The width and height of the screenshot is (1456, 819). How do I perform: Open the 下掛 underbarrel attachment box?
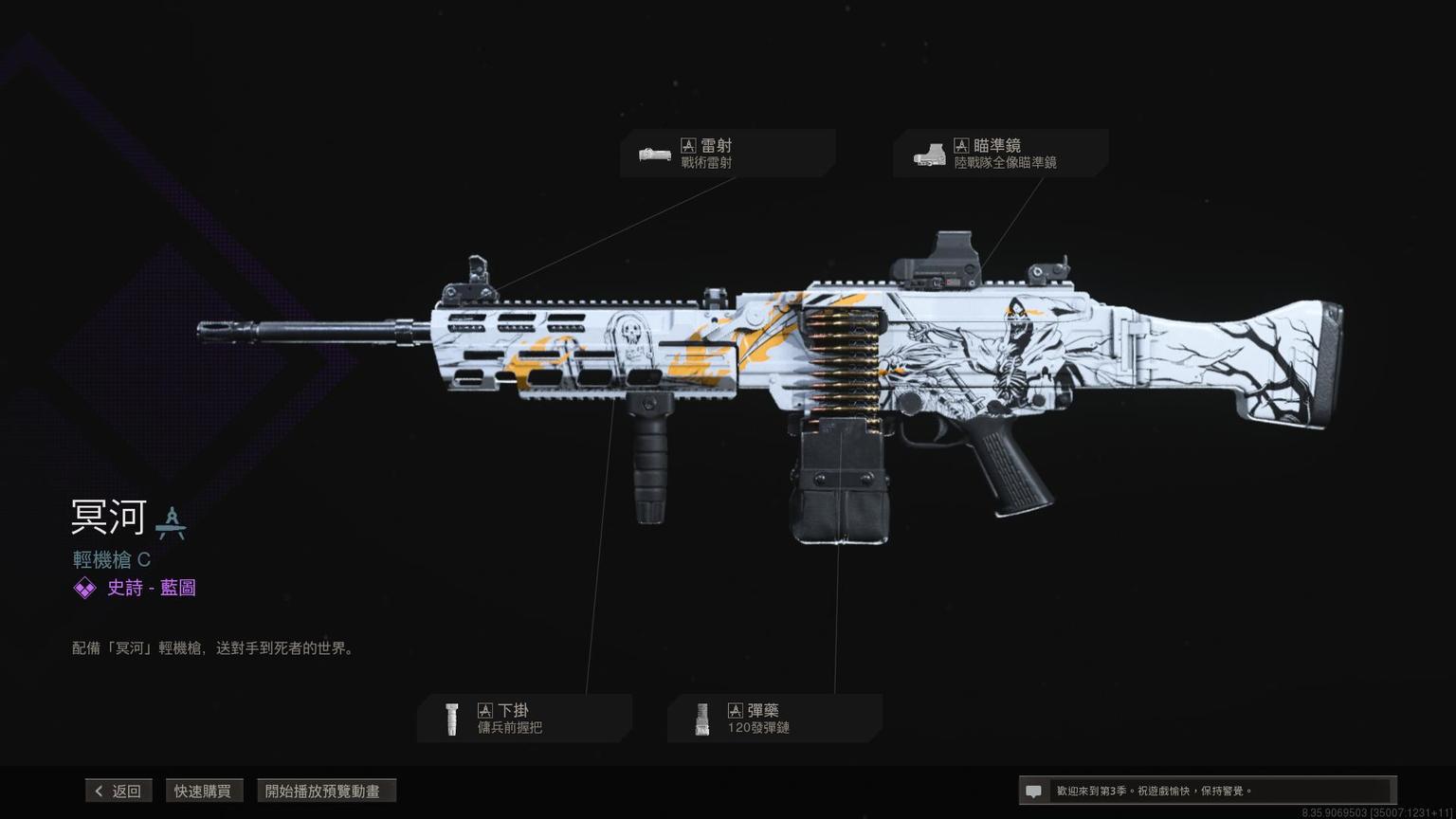(524, 719)
